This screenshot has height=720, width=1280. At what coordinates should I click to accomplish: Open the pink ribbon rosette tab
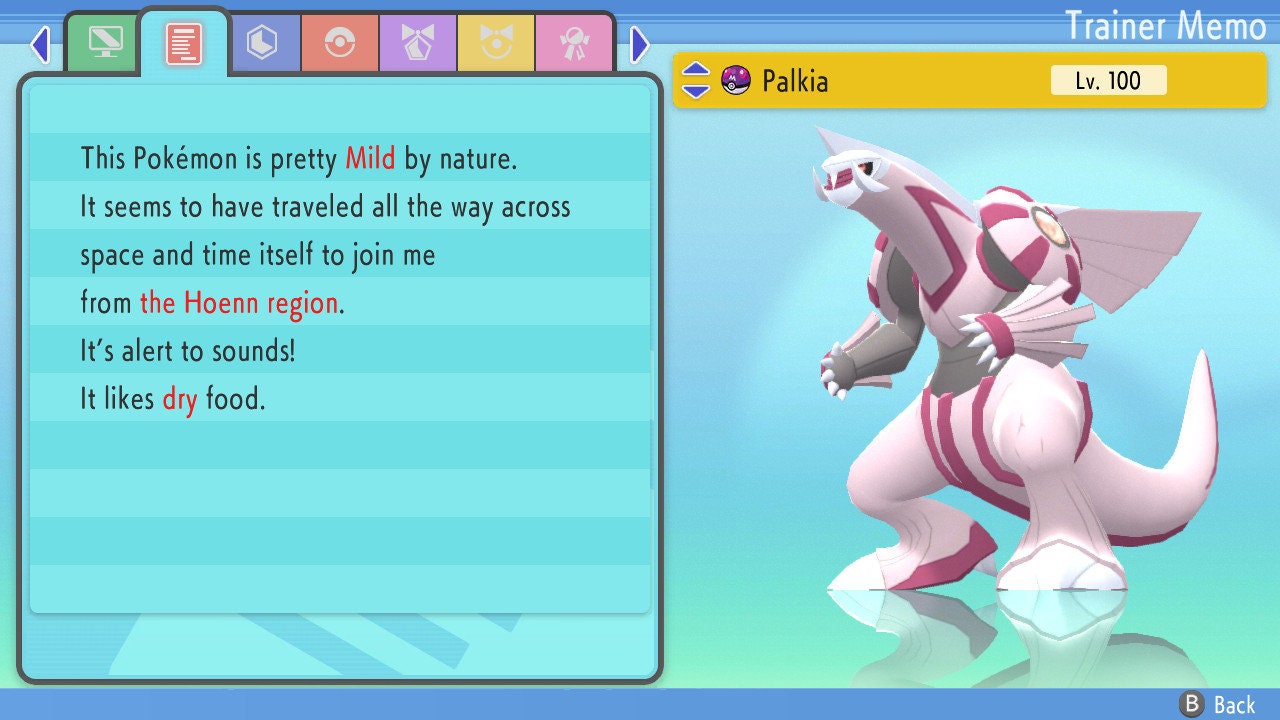click(573, 42)
